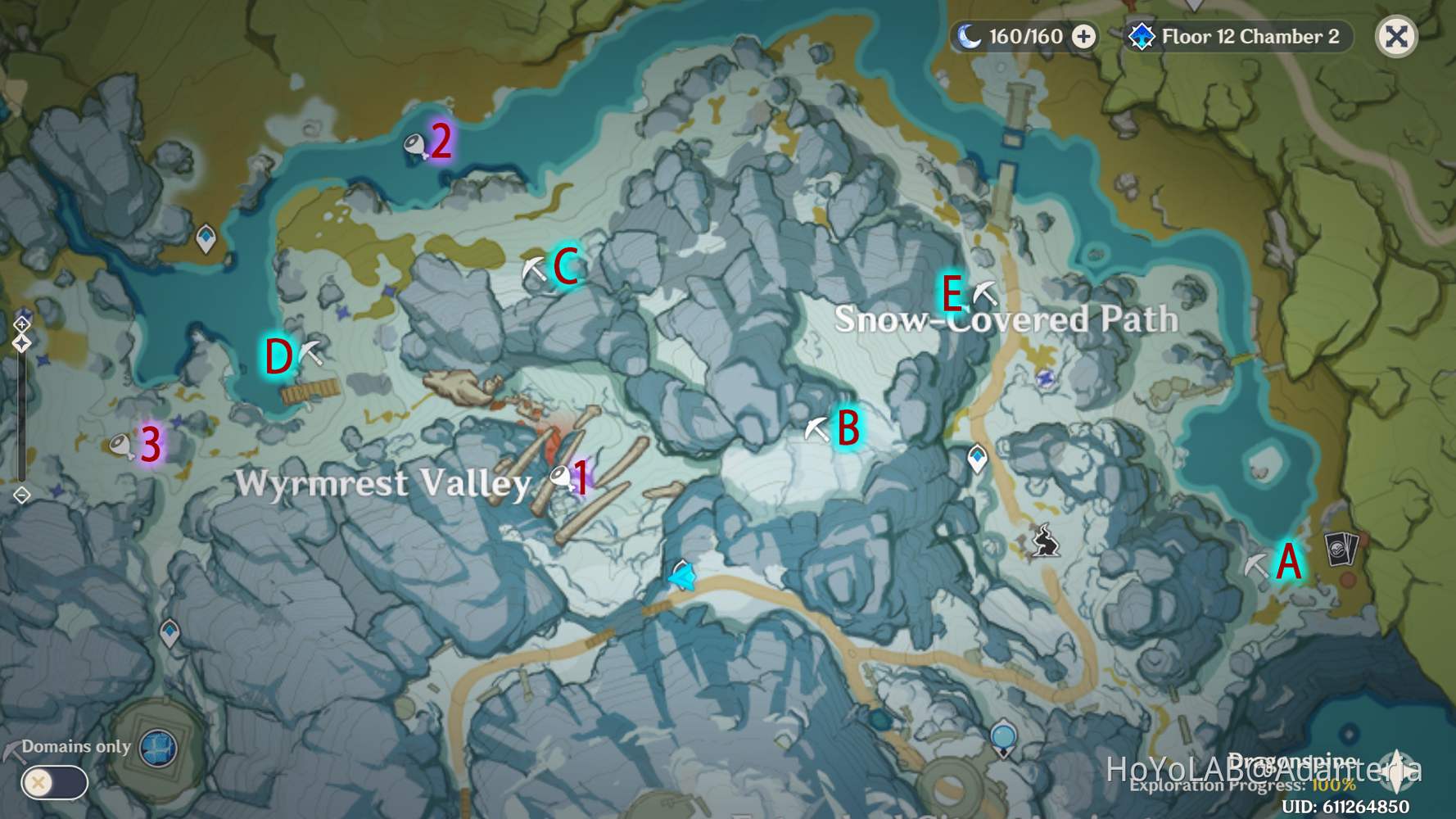Select meat pin 1 in Wyrmrest Valley

pos(559,477)
